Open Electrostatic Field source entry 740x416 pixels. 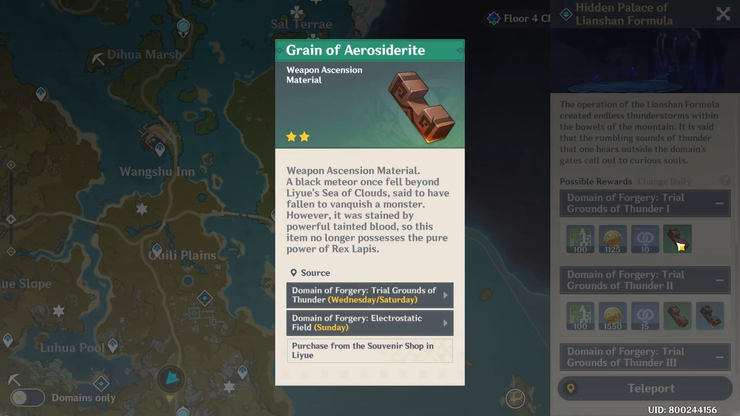[x=369, y=322]
